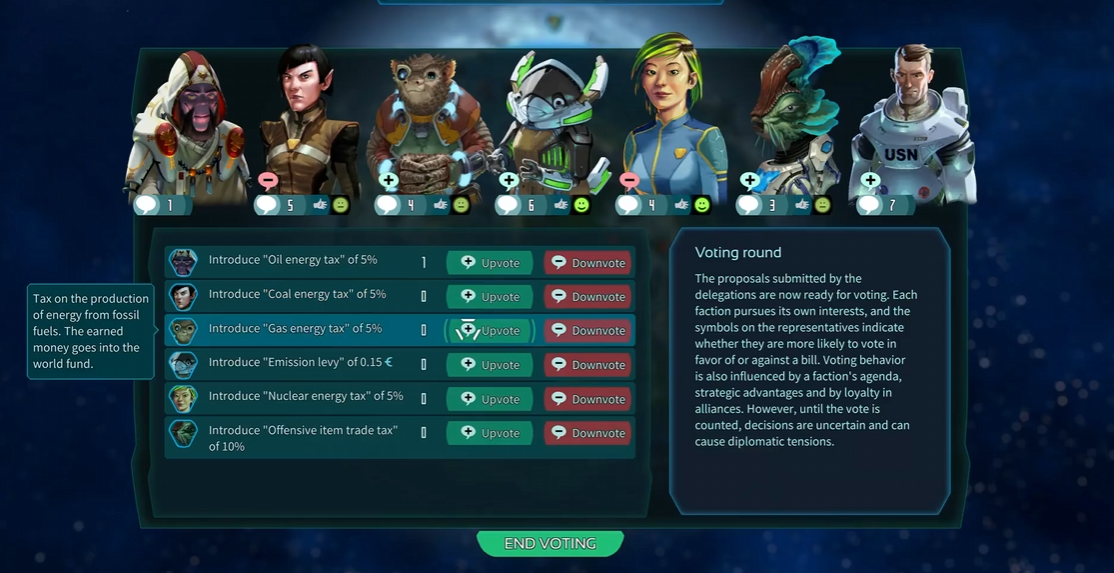The image size is (1114, 573).
Task: Upvote the Offensive item trade tax
Action: [489, 433]
